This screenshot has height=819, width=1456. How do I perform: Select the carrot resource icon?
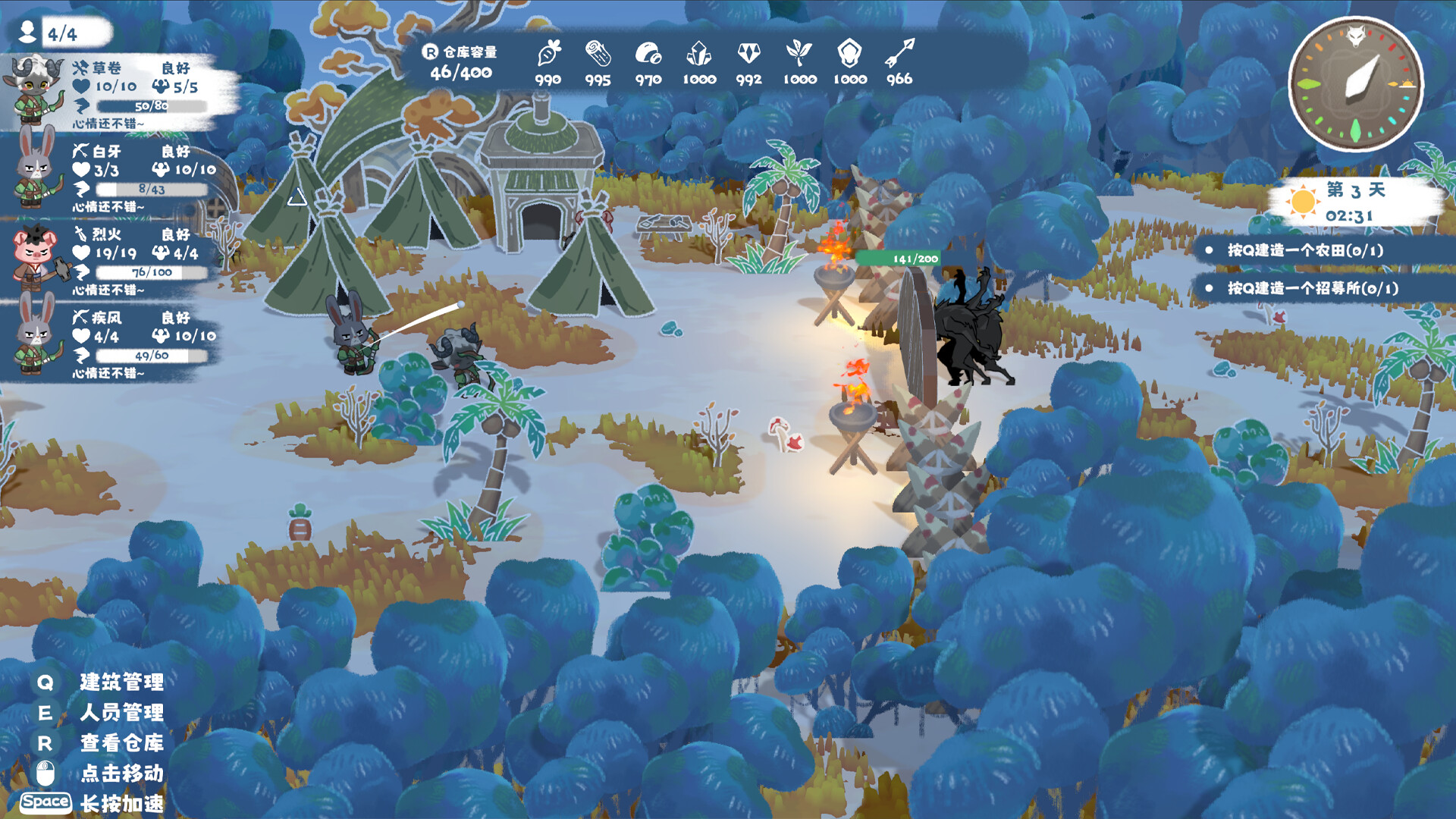click(x=548, y=55)
